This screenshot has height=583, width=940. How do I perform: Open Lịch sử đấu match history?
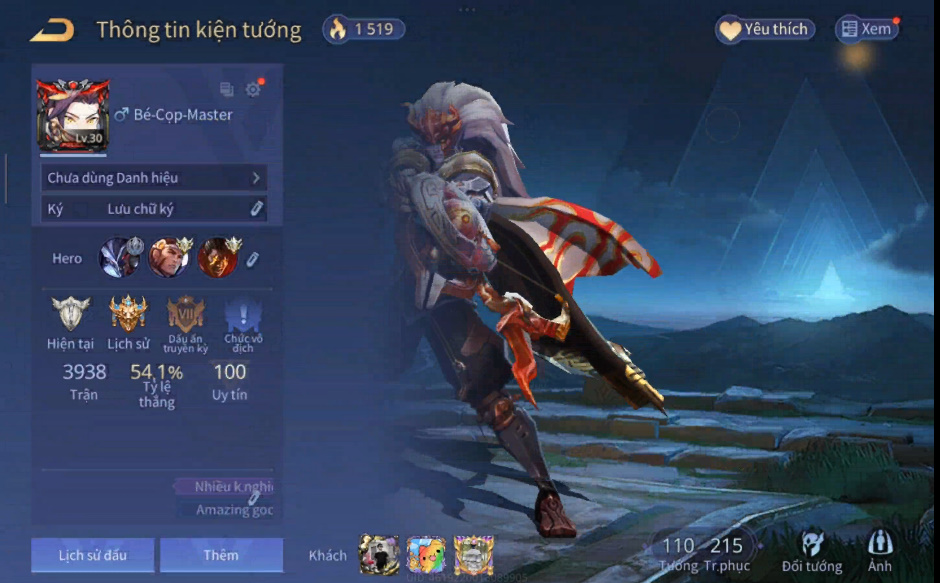(93, 555)
